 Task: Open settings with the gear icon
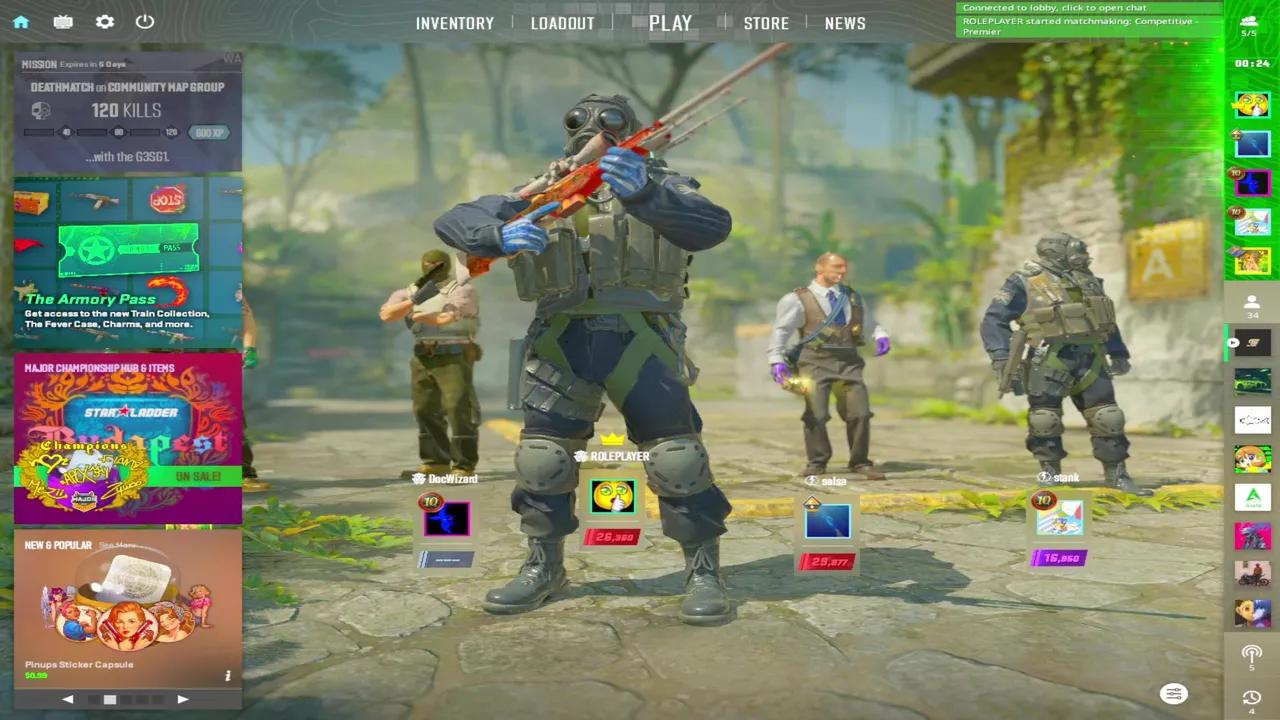[104, 22]
